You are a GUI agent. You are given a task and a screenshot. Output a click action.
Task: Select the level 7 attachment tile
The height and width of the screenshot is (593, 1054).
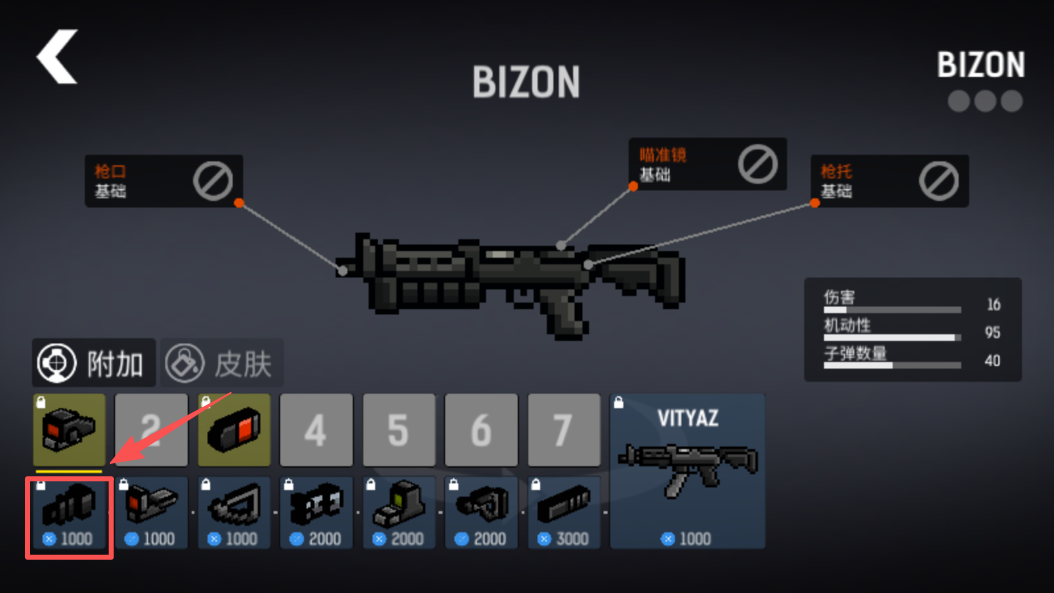click(x=563, y=430)
